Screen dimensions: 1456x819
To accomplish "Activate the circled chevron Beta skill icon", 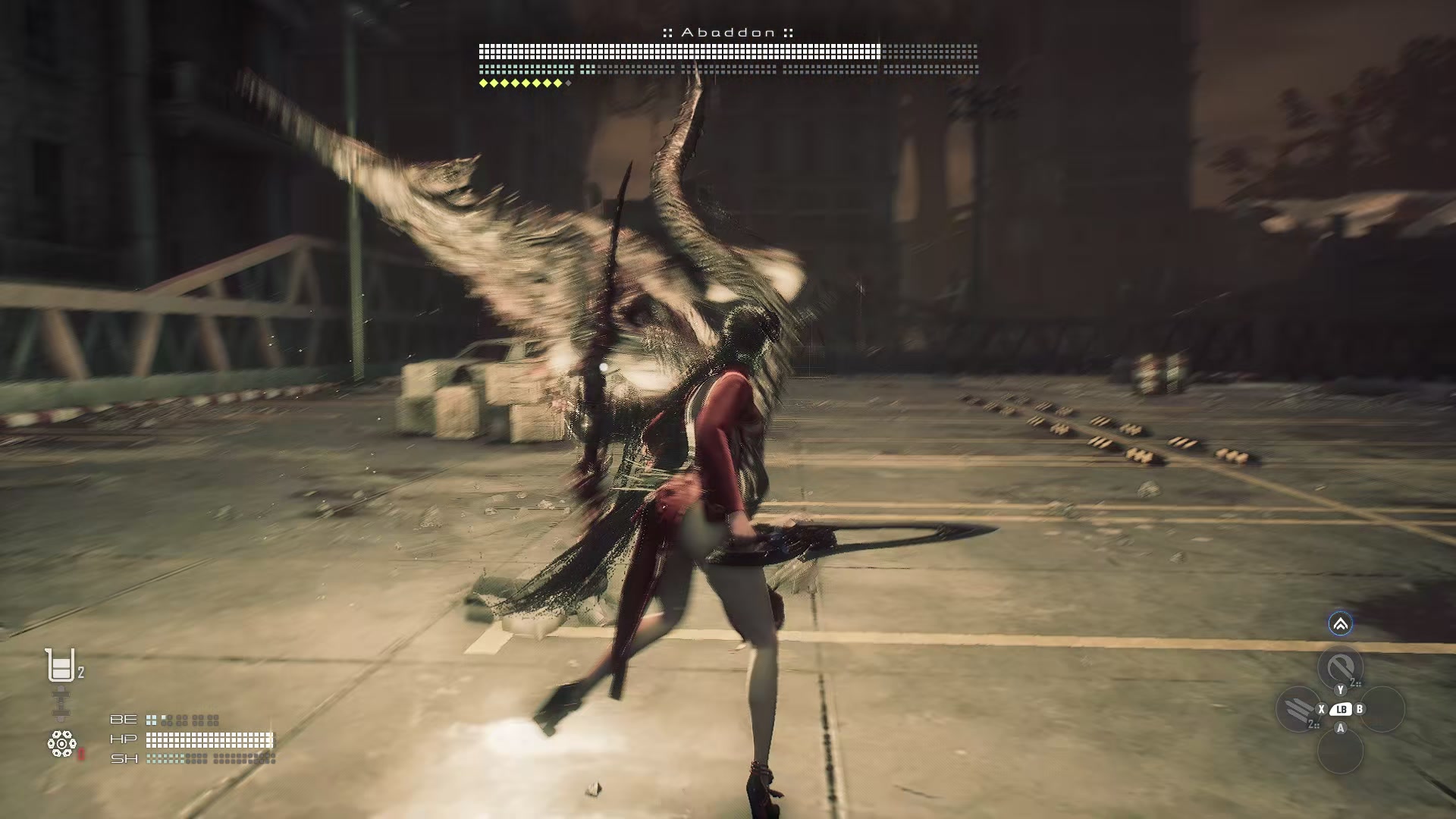I will pyautogui.click(x=1341, y=623).
